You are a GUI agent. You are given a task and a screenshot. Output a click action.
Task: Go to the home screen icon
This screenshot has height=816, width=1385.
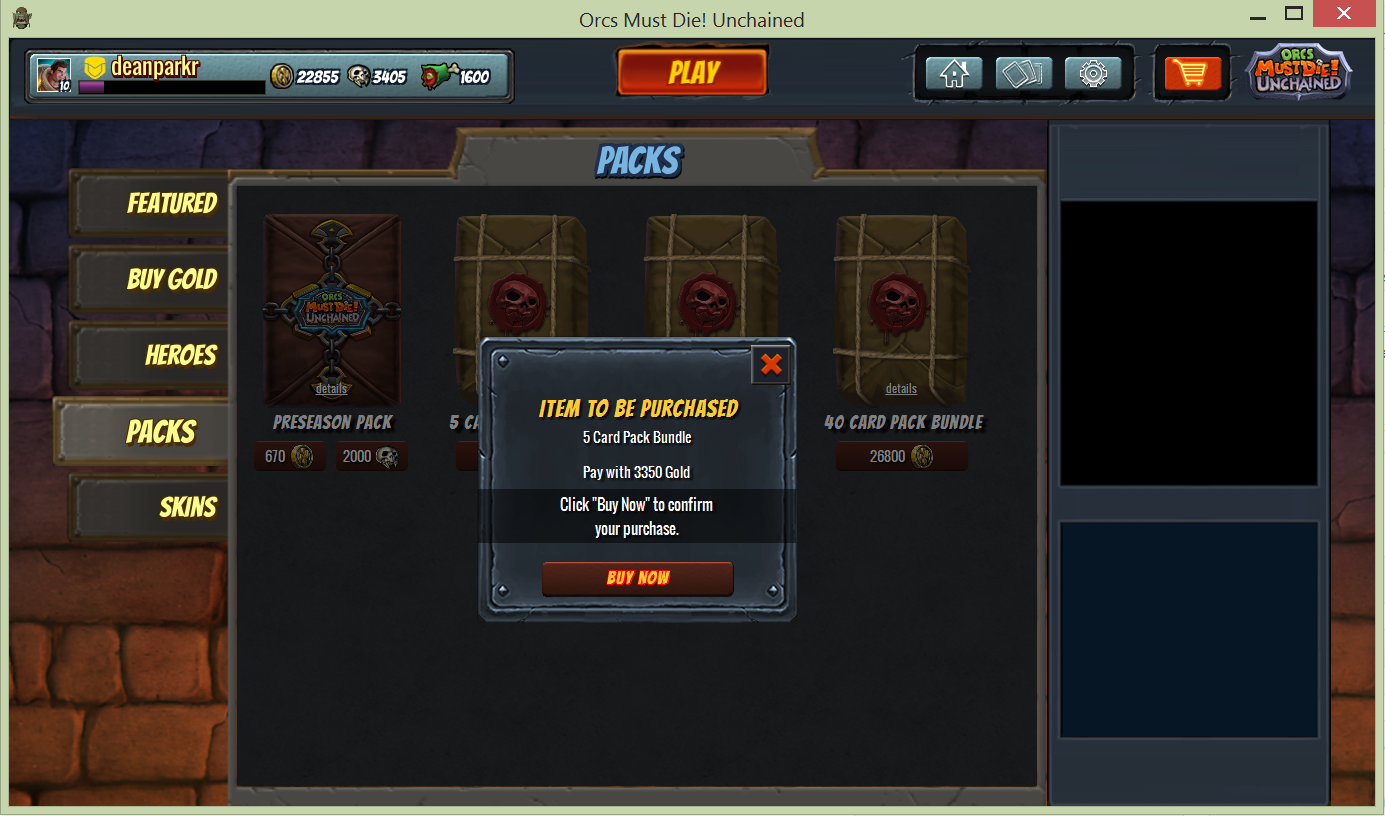(953, 74)
